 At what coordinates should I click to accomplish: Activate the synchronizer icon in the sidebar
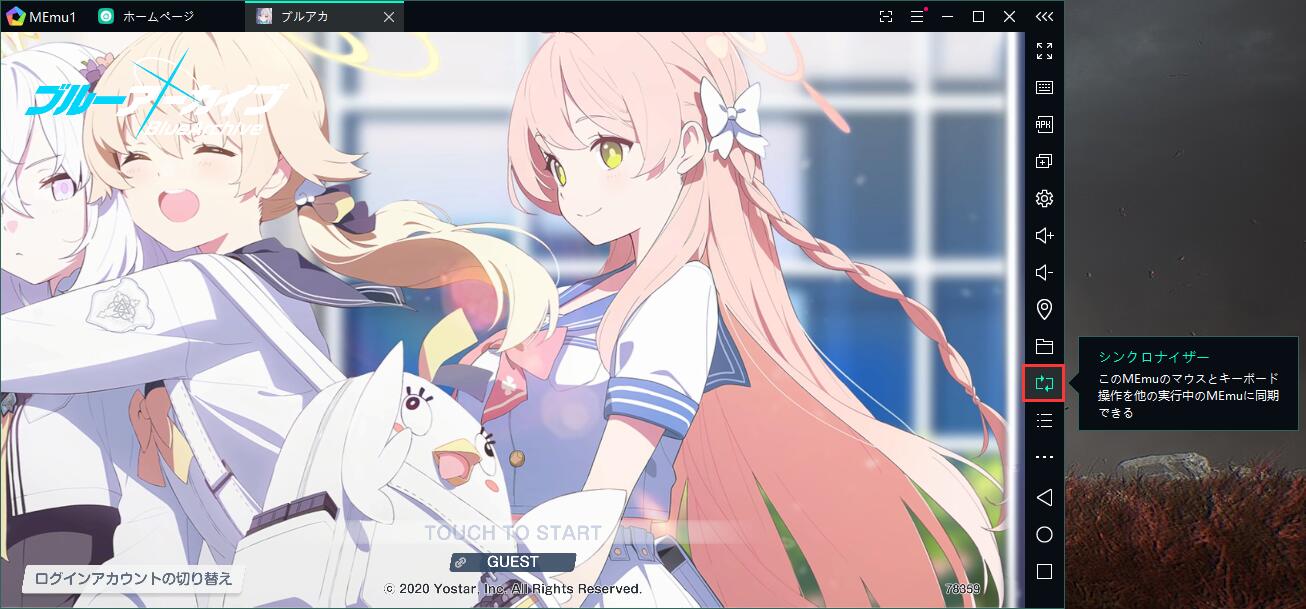[x=1044, y=383]
